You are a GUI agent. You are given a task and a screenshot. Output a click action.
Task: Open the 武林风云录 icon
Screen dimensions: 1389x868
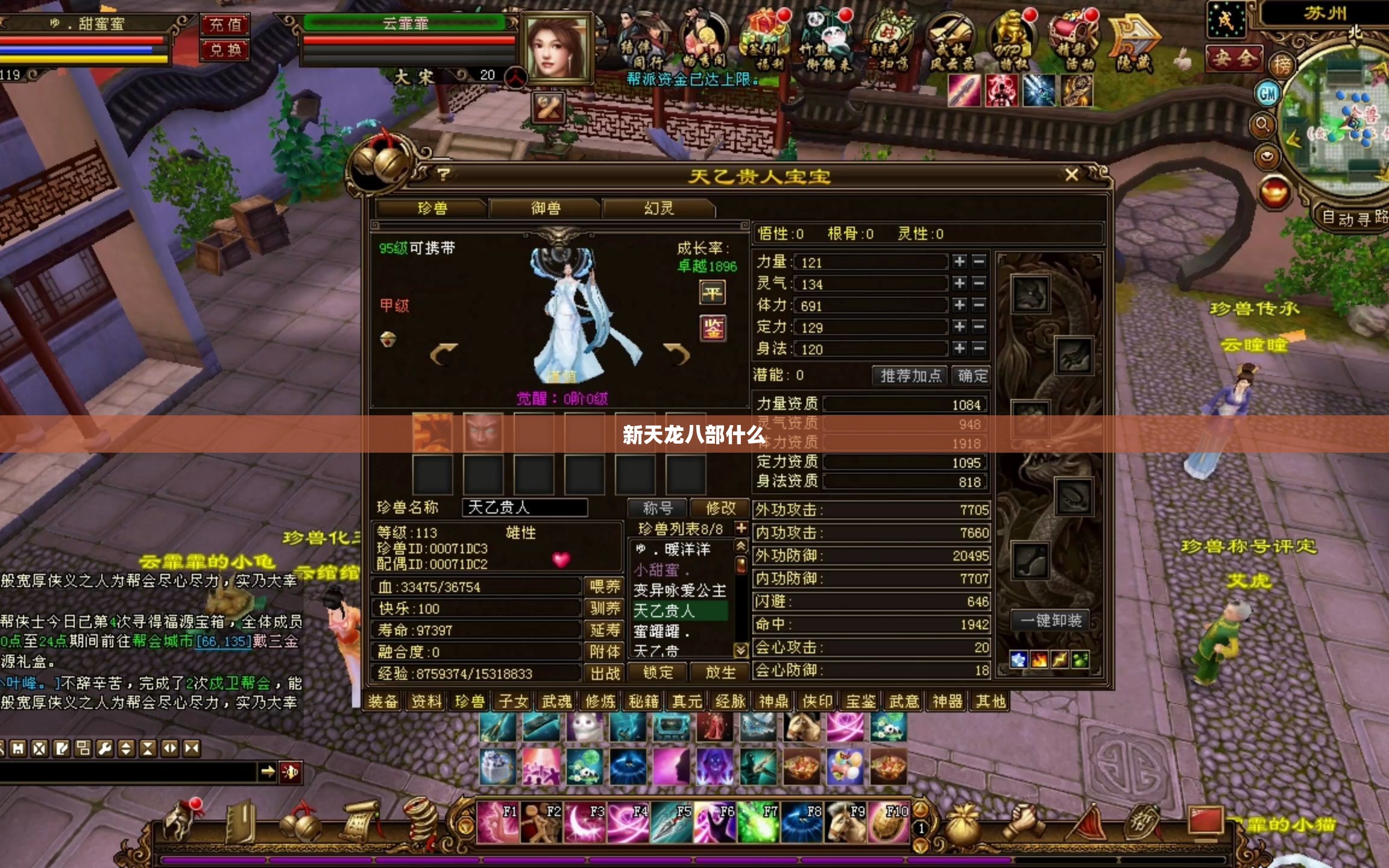point(950,37)
